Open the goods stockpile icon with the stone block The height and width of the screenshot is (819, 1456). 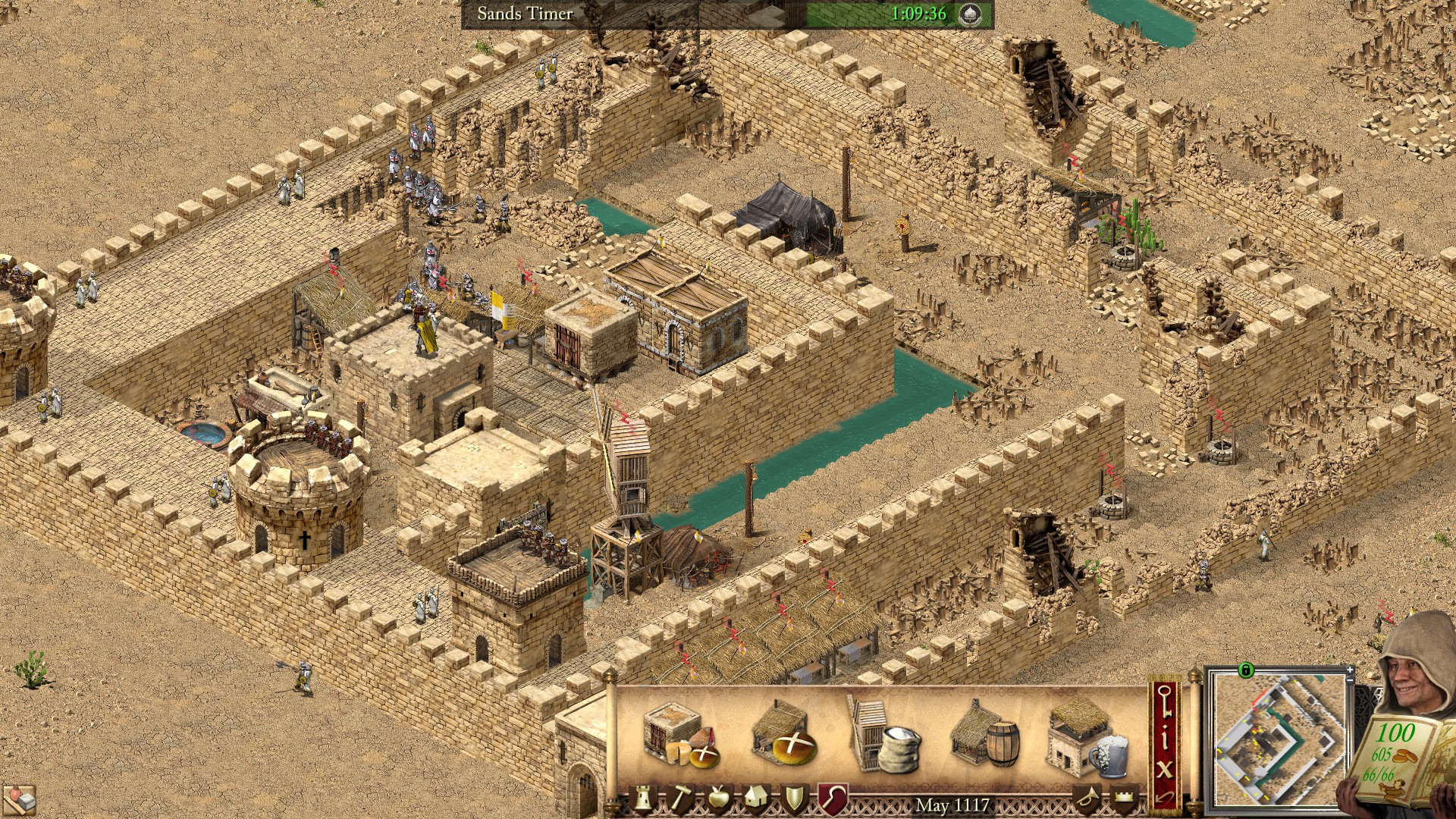click(20, 799)
